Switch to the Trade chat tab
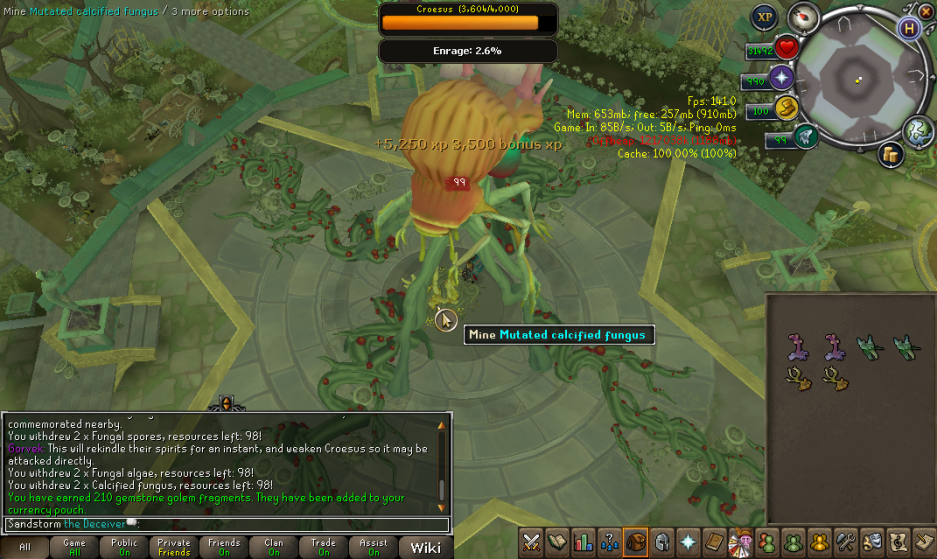937x559 pixels. [x=323, y=547]
